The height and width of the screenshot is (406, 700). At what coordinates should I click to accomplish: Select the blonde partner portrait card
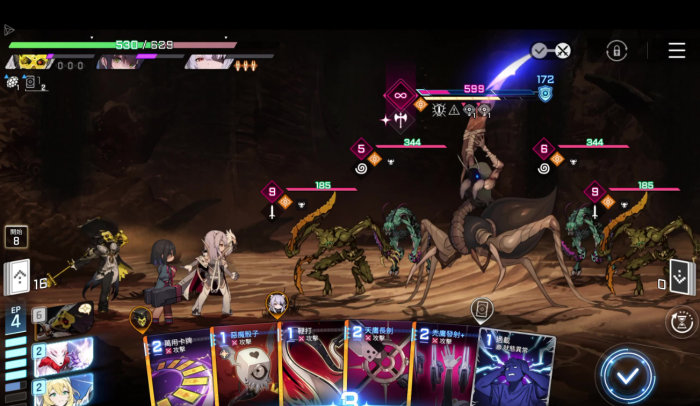[x=62, y=389]
